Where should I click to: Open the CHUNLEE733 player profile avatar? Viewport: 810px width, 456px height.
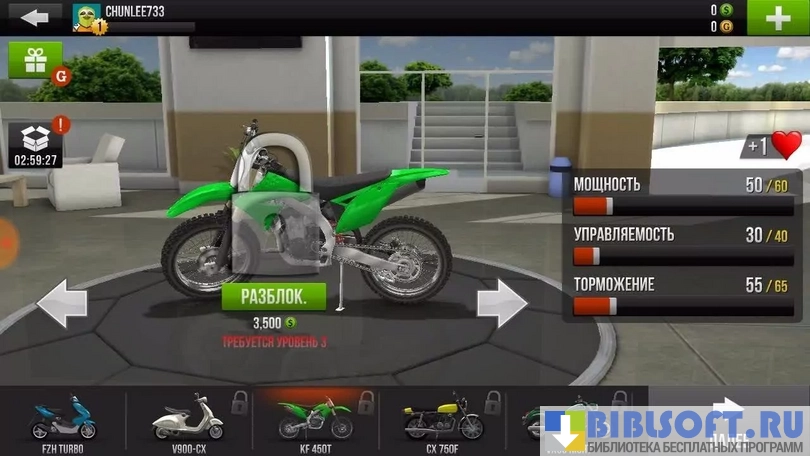click(88, 17)
